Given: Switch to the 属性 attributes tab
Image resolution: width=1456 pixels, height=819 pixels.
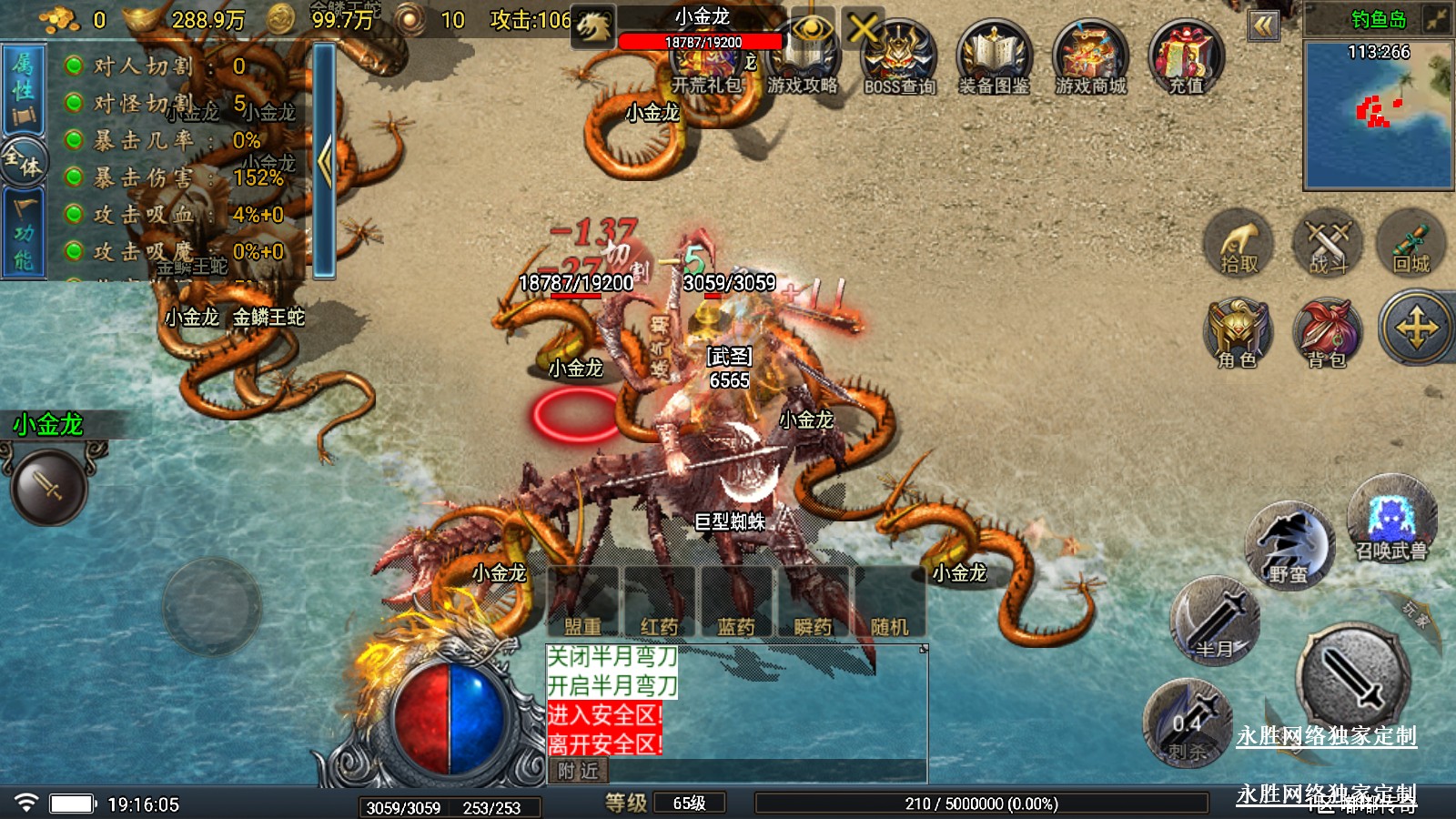Looking at the screenshot, I should tap(23, 90).
